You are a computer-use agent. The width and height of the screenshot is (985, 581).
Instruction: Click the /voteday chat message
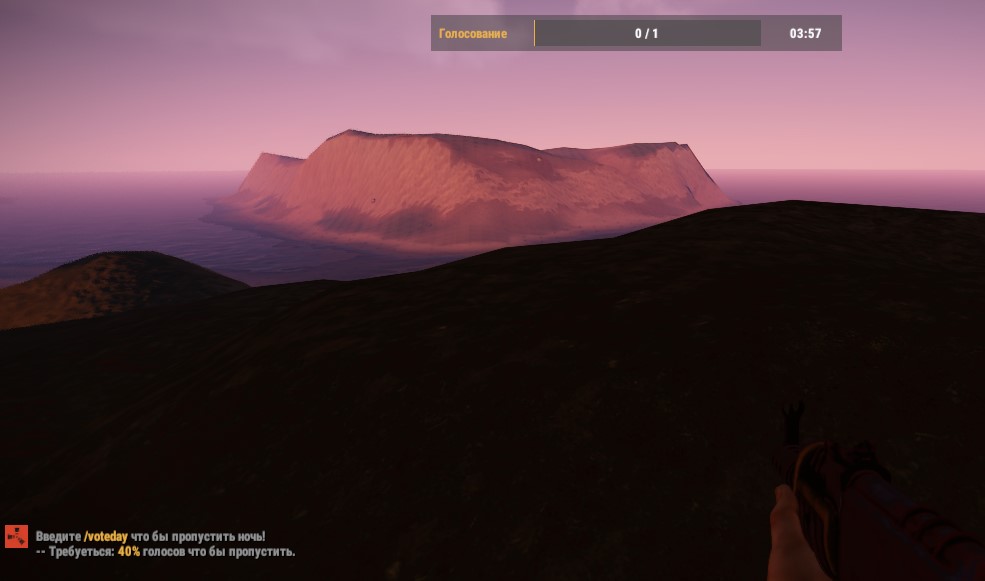(x=150, y=537)
